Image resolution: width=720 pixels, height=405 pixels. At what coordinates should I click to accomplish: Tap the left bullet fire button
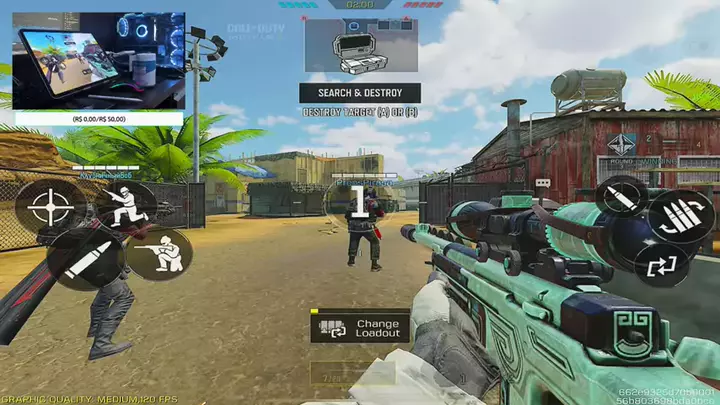81,261
